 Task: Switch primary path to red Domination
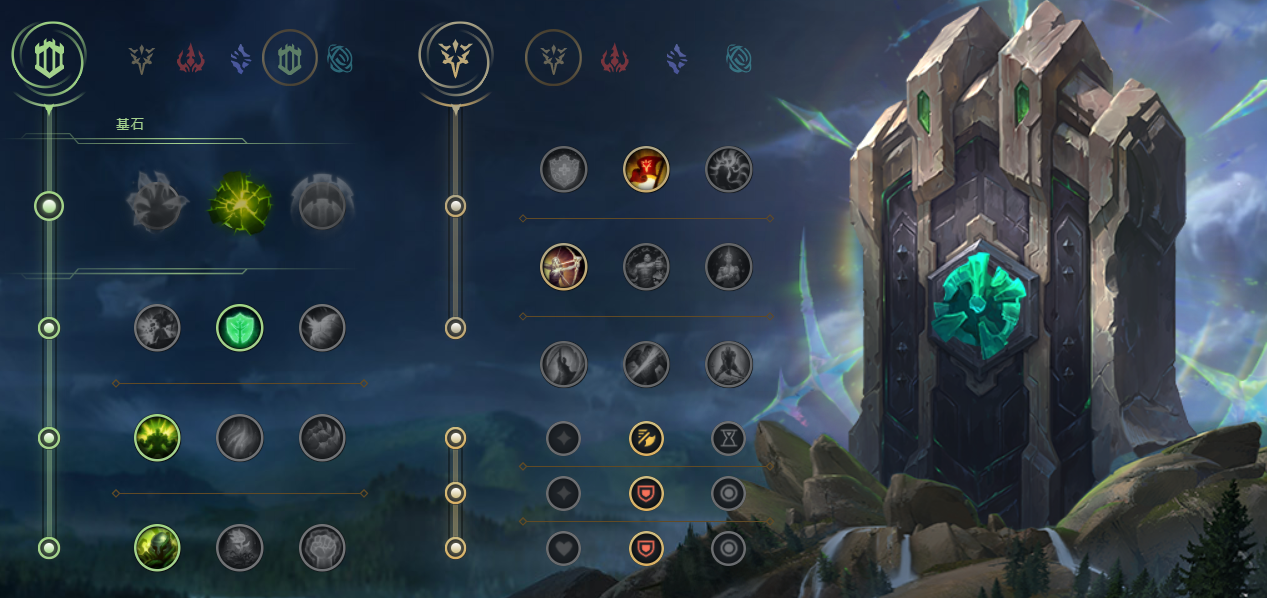click(191, 60)
